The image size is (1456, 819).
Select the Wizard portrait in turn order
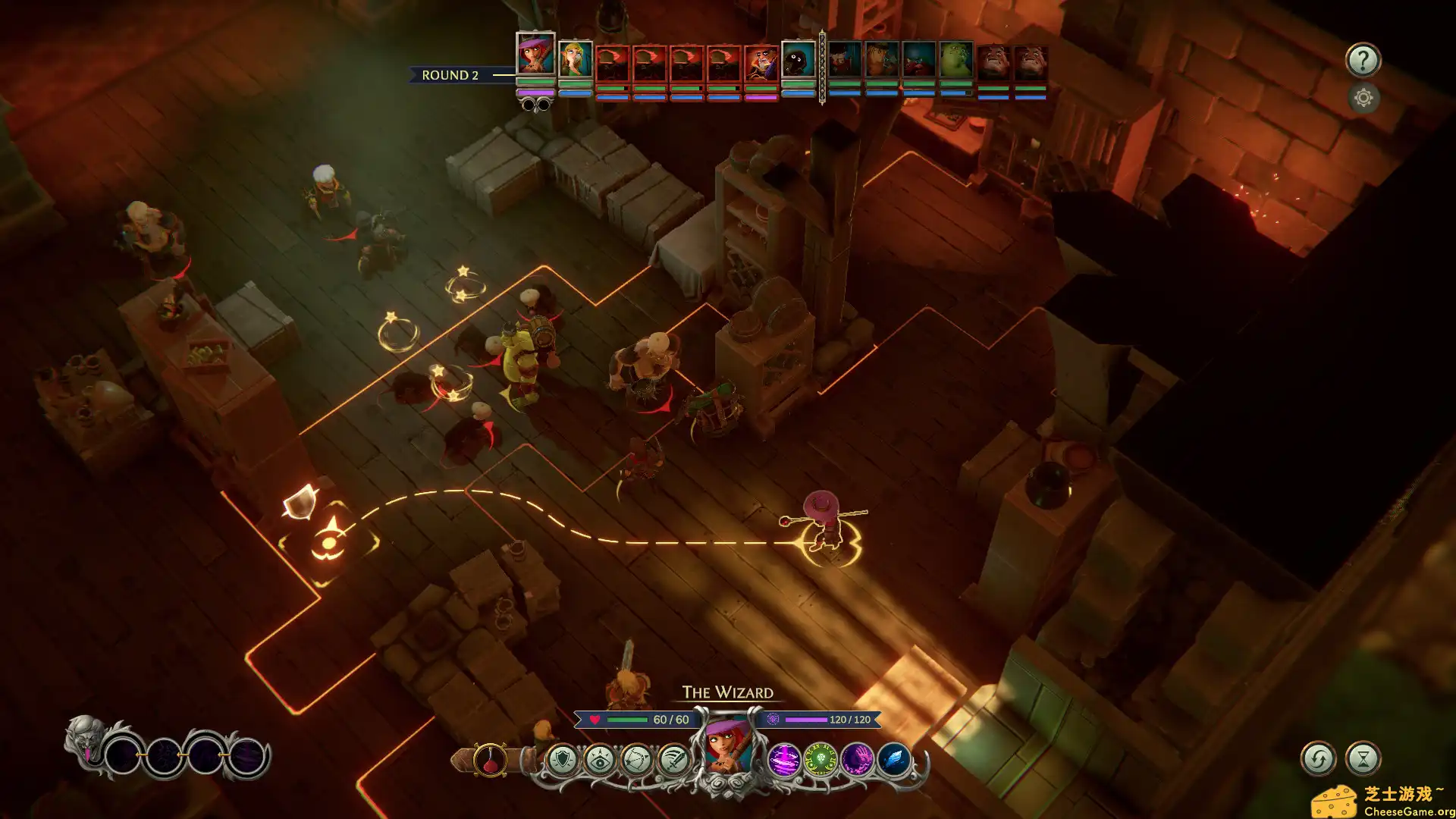[535, 55]
